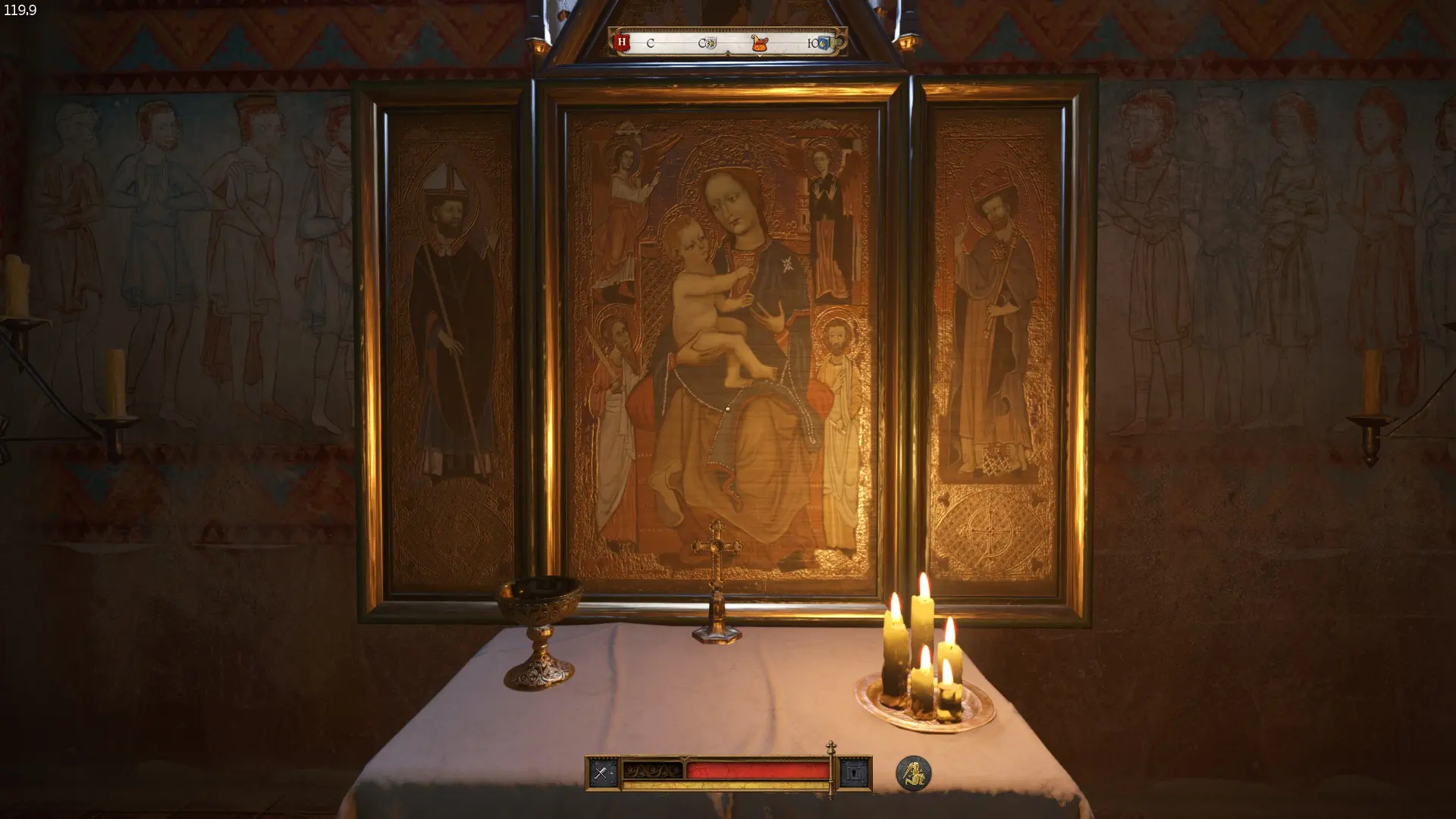This screenshot has width=1456, height=819.
Task: Click the С direction letter on the compass bar
Action: pos(651,43)
